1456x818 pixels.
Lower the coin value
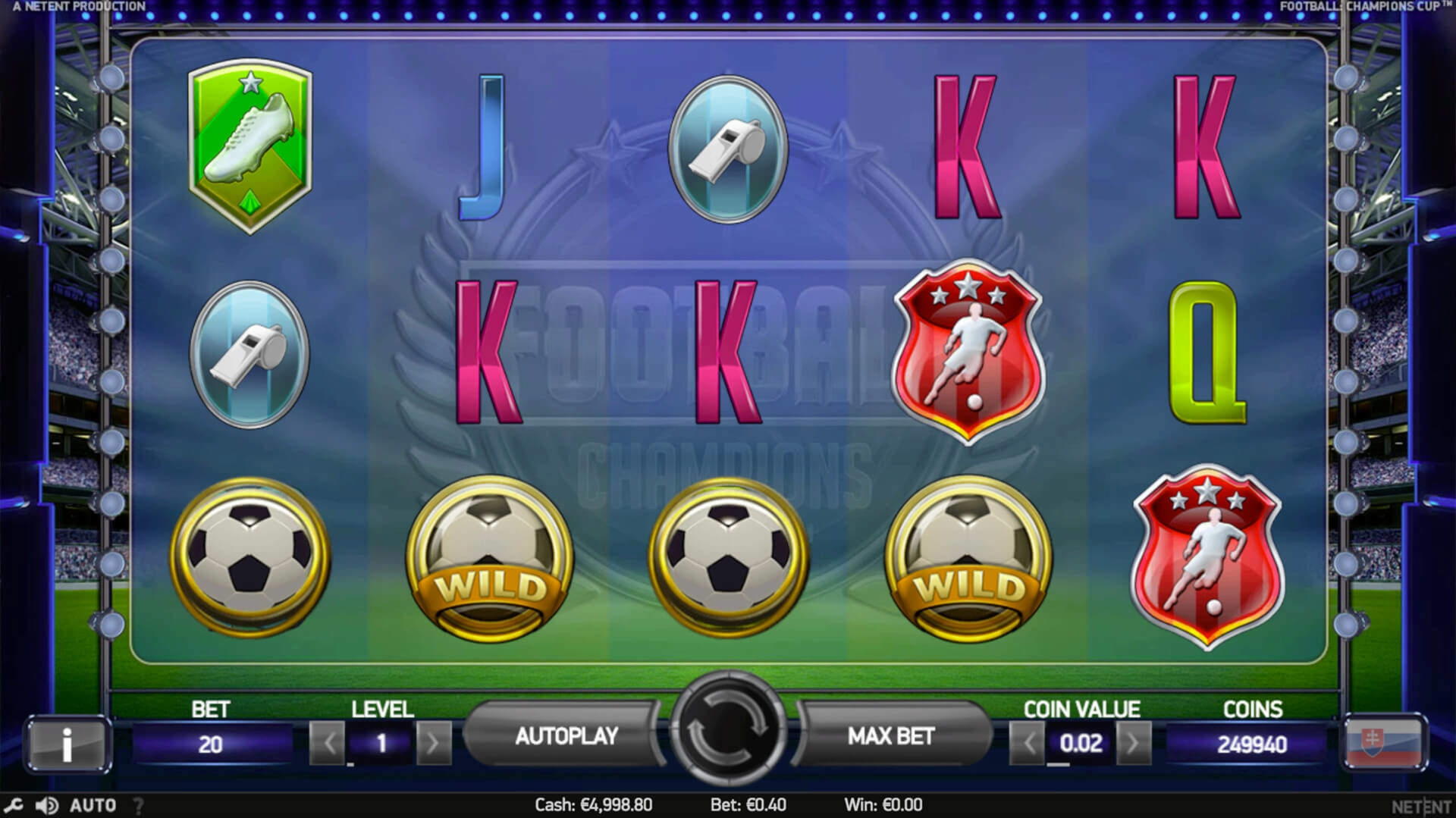(1028, 743)
